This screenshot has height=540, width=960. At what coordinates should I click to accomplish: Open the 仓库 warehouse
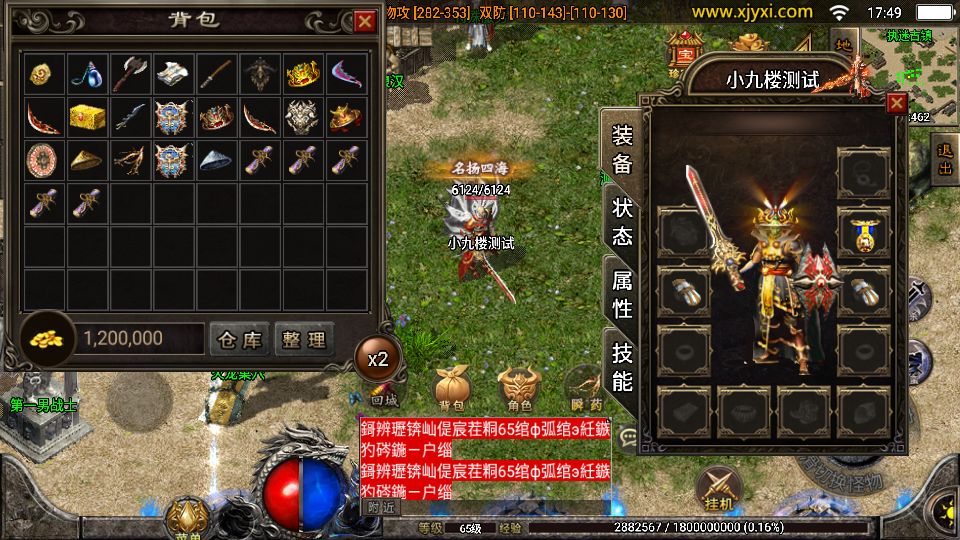239,340
